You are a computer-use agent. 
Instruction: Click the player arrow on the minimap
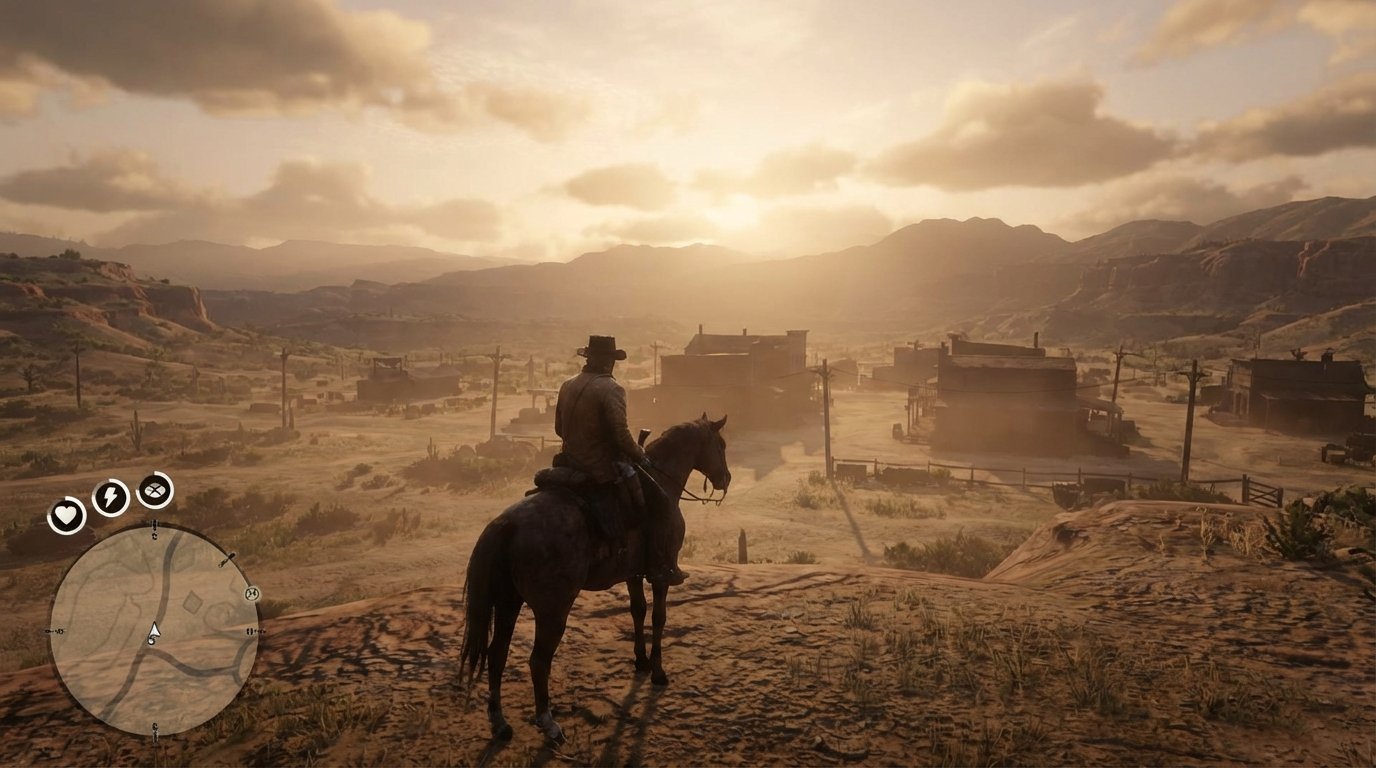(x=154, y=631)
